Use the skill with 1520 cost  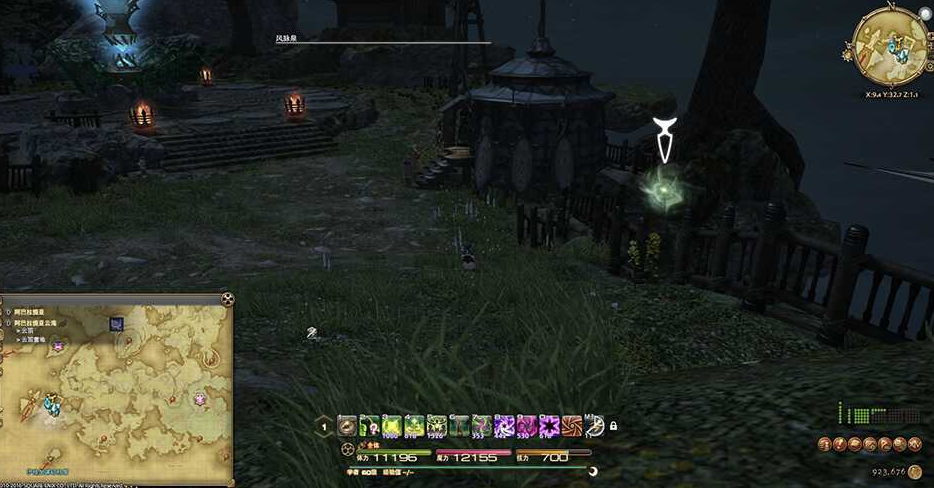click(436, 425)
